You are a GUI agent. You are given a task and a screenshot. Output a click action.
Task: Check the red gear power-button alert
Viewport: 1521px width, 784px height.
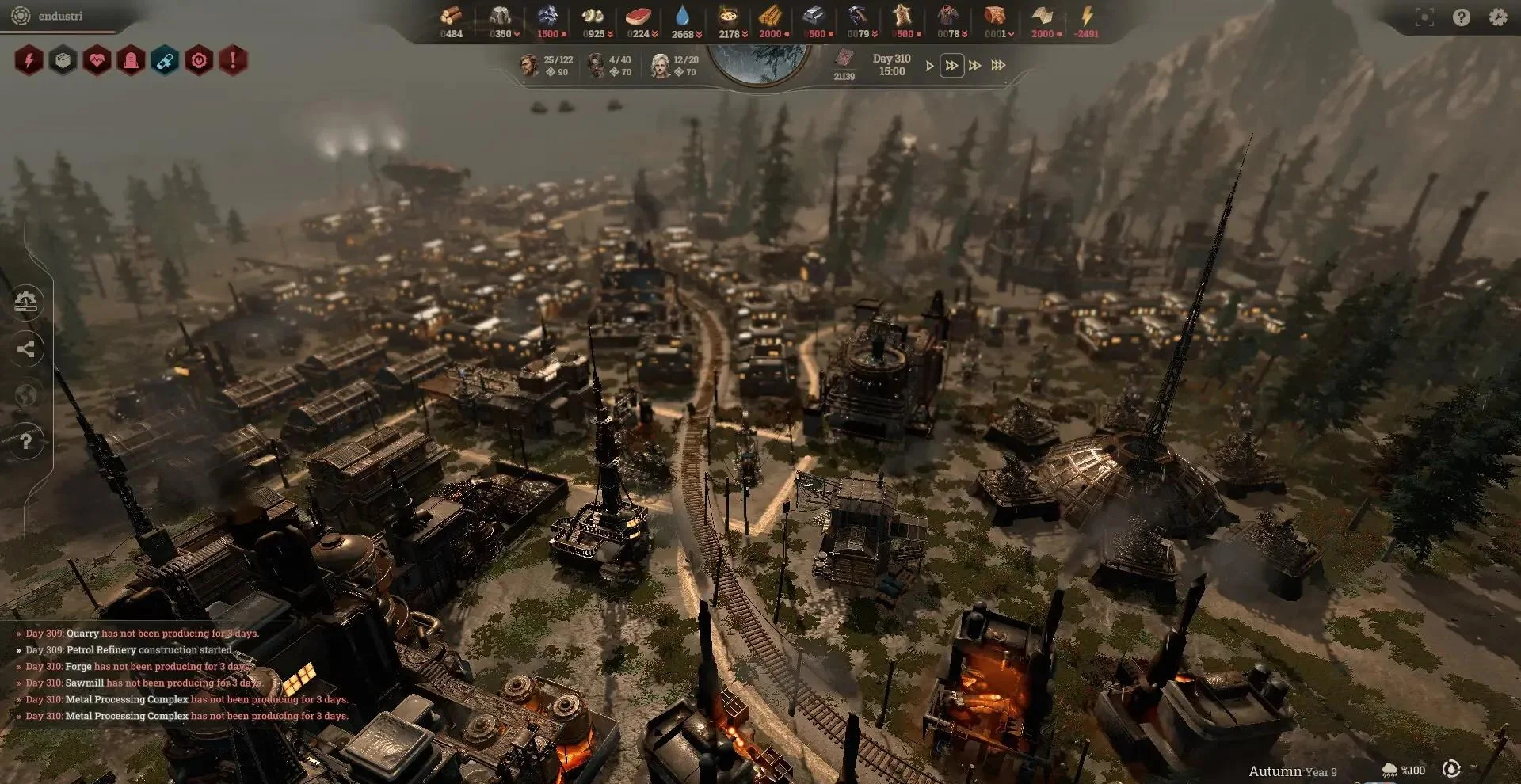point(199,60)
